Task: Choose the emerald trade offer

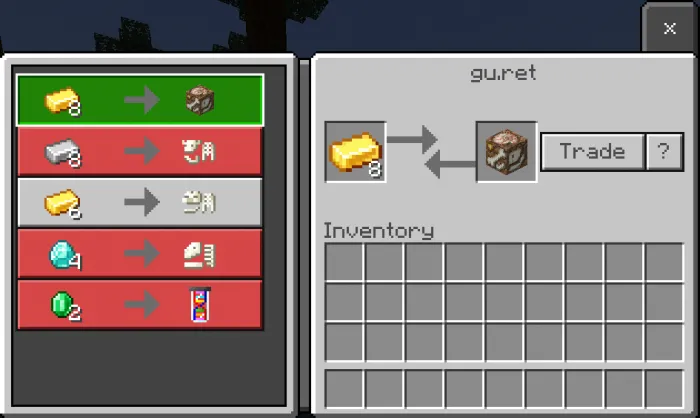Action: [x=140, y=305]
